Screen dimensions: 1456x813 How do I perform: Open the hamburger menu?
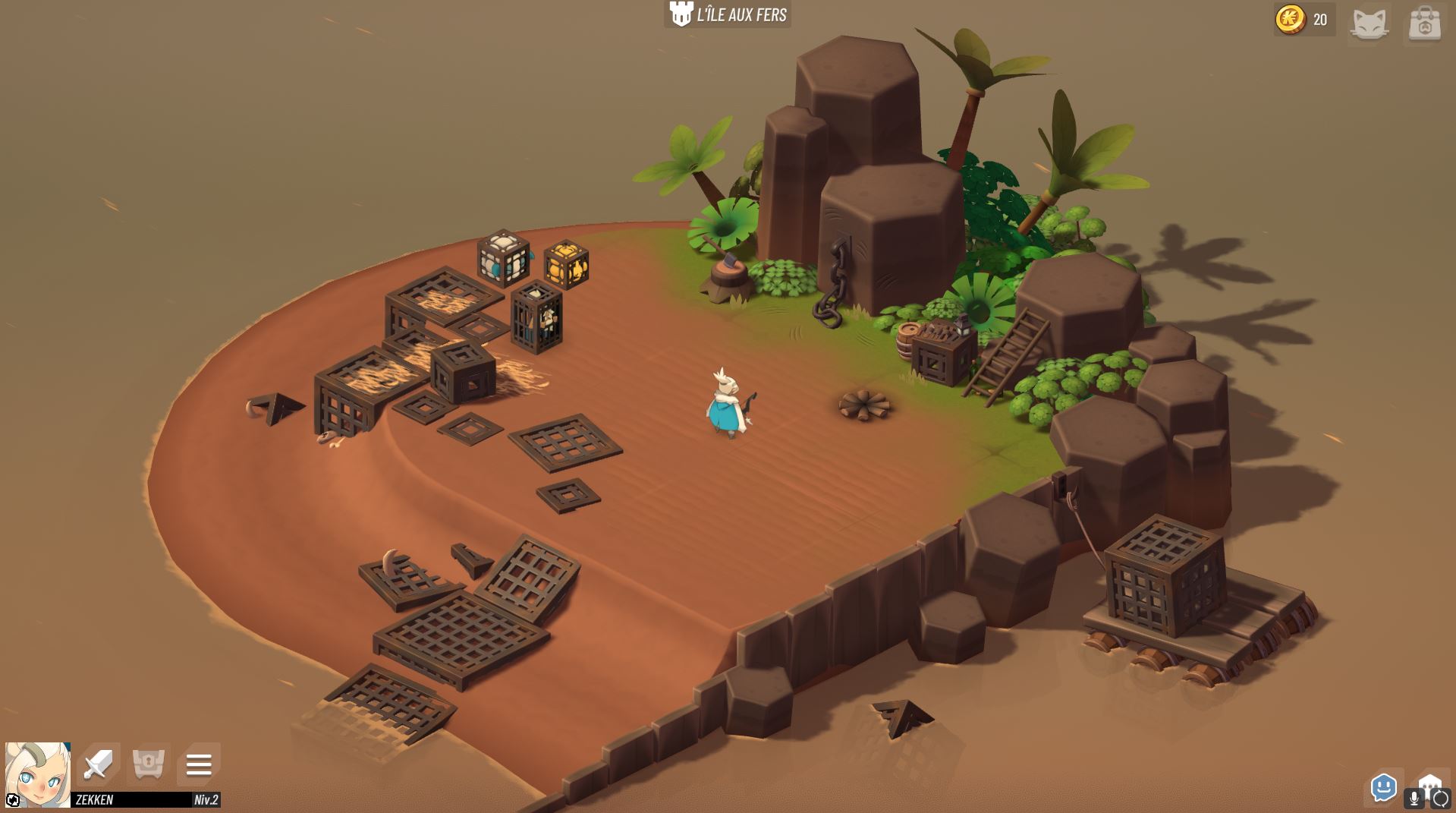point(199,766)
